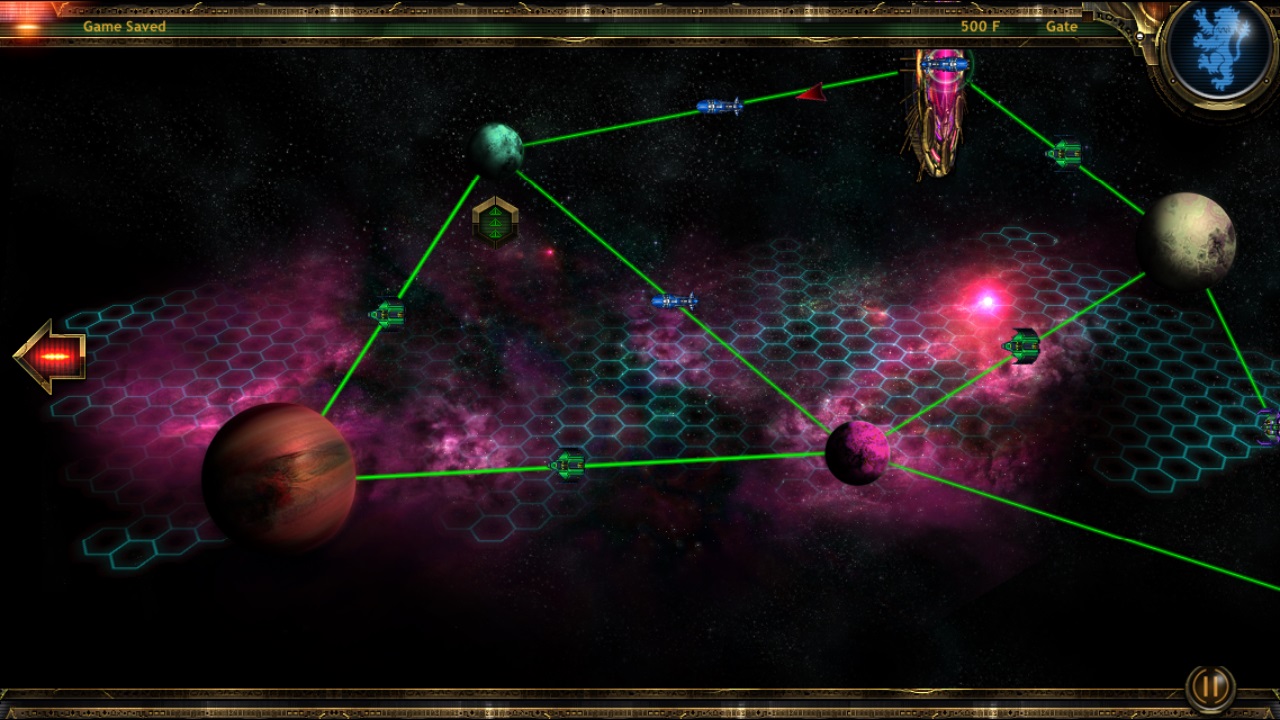
Task: Select the red enemy arrow ship
Action: 811,95
